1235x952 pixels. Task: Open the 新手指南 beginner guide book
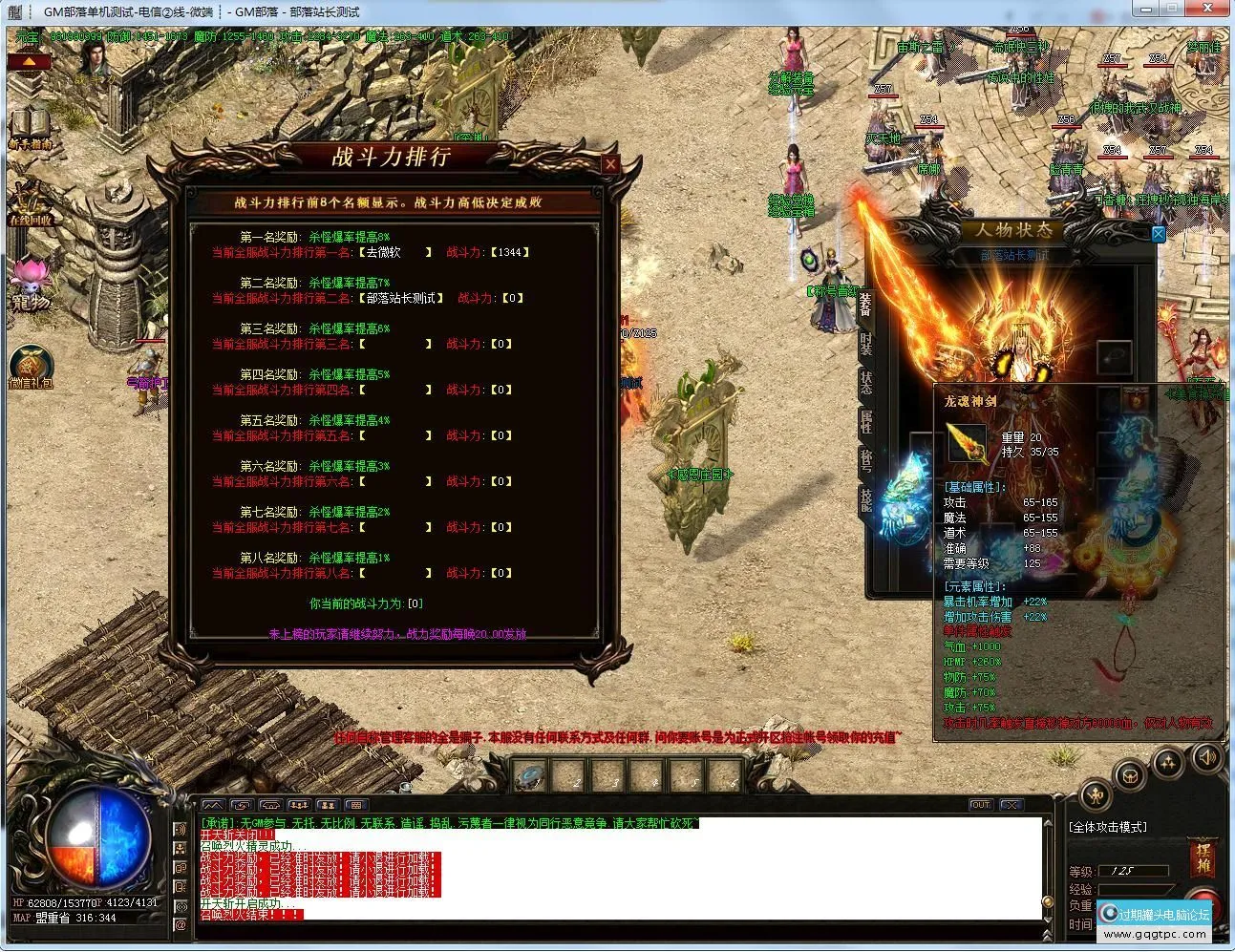click(29, 127)
